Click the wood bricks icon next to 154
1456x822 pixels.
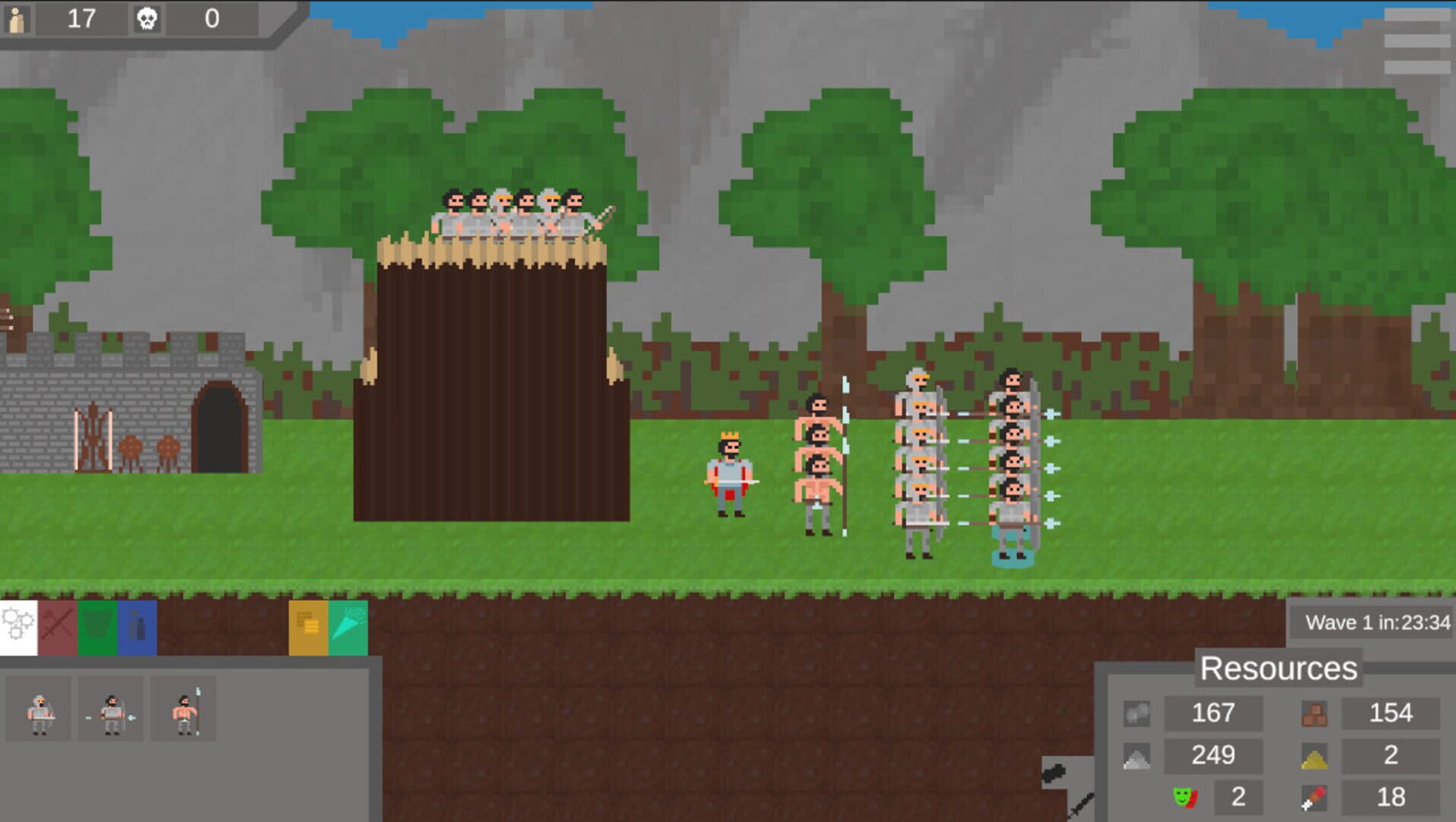[x=1314, y=714]
